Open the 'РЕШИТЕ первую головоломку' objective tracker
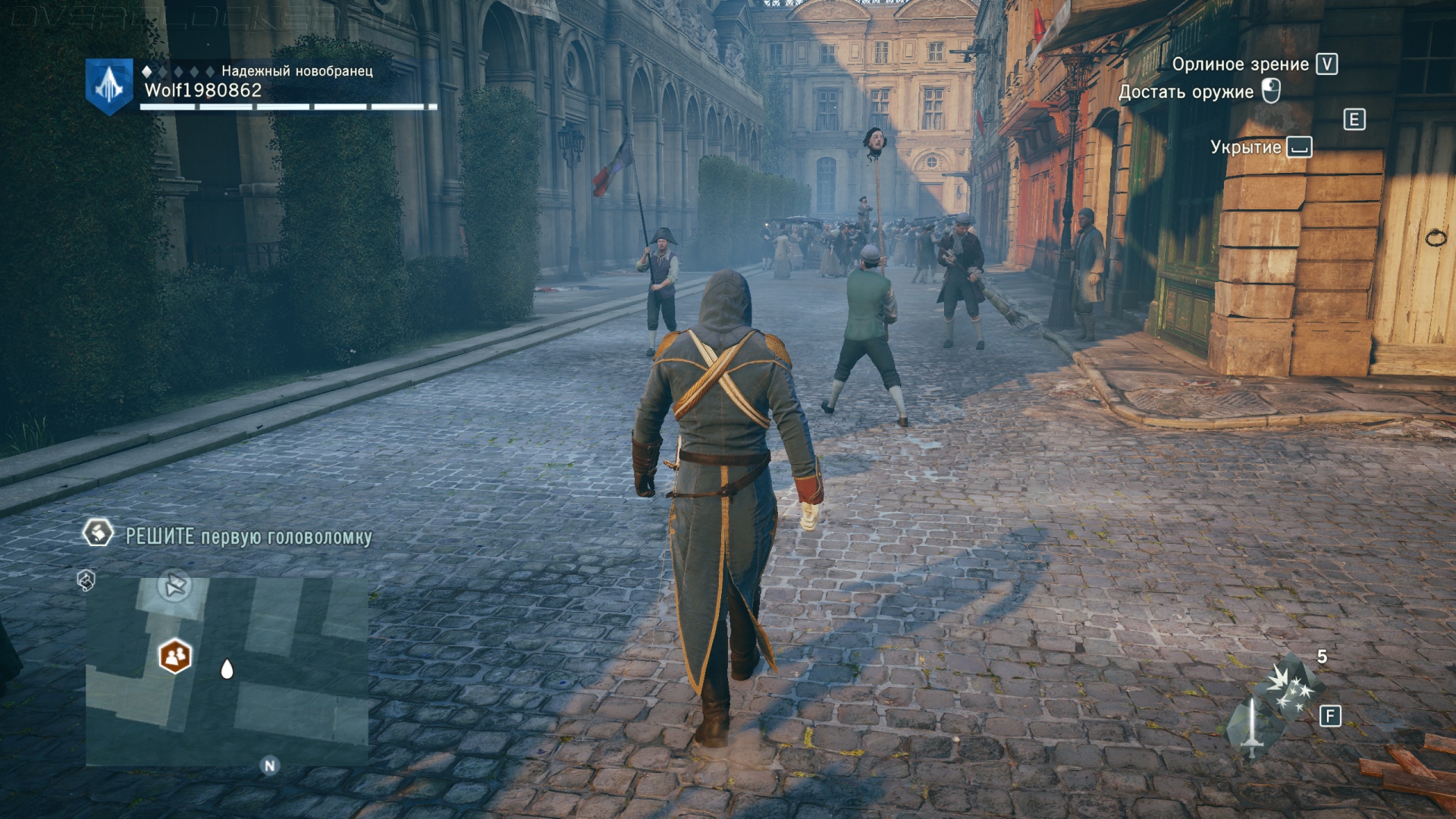The width and height of the screenshot is (1456, 819). click(x=248, y=537)
